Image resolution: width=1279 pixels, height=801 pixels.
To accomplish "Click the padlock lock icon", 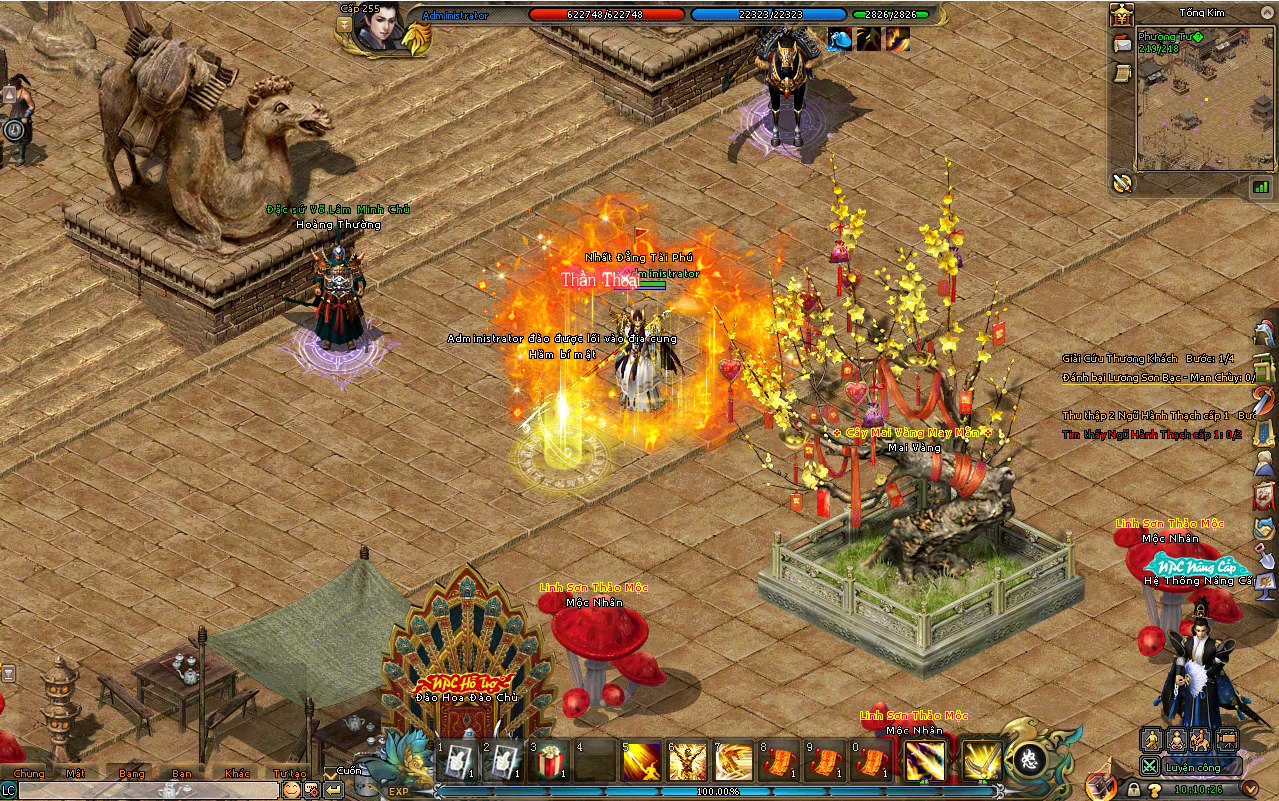I will coord(1133,789).
